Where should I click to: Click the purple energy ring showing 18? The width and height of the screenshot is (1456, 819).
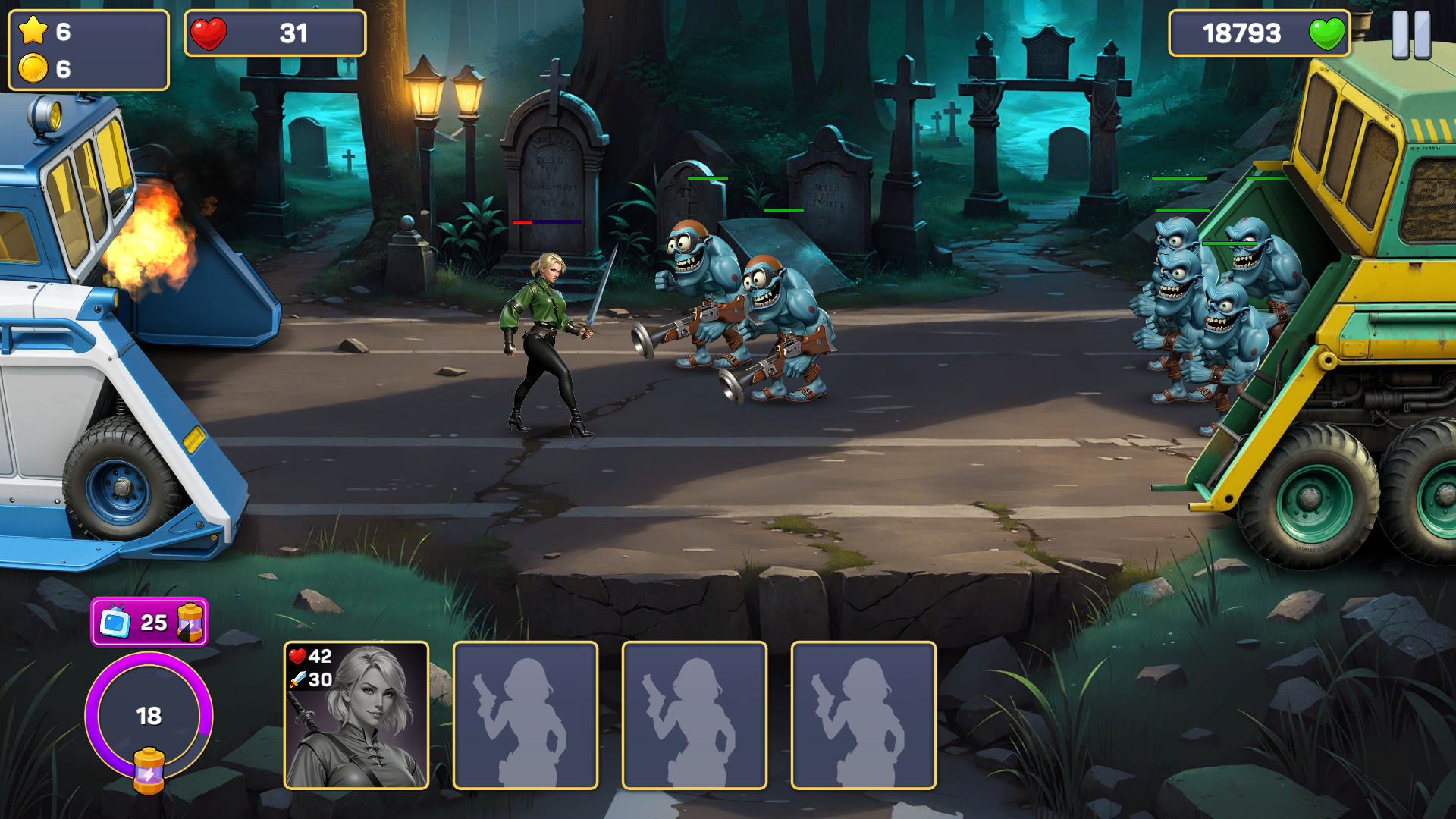(x=149, y=715)
